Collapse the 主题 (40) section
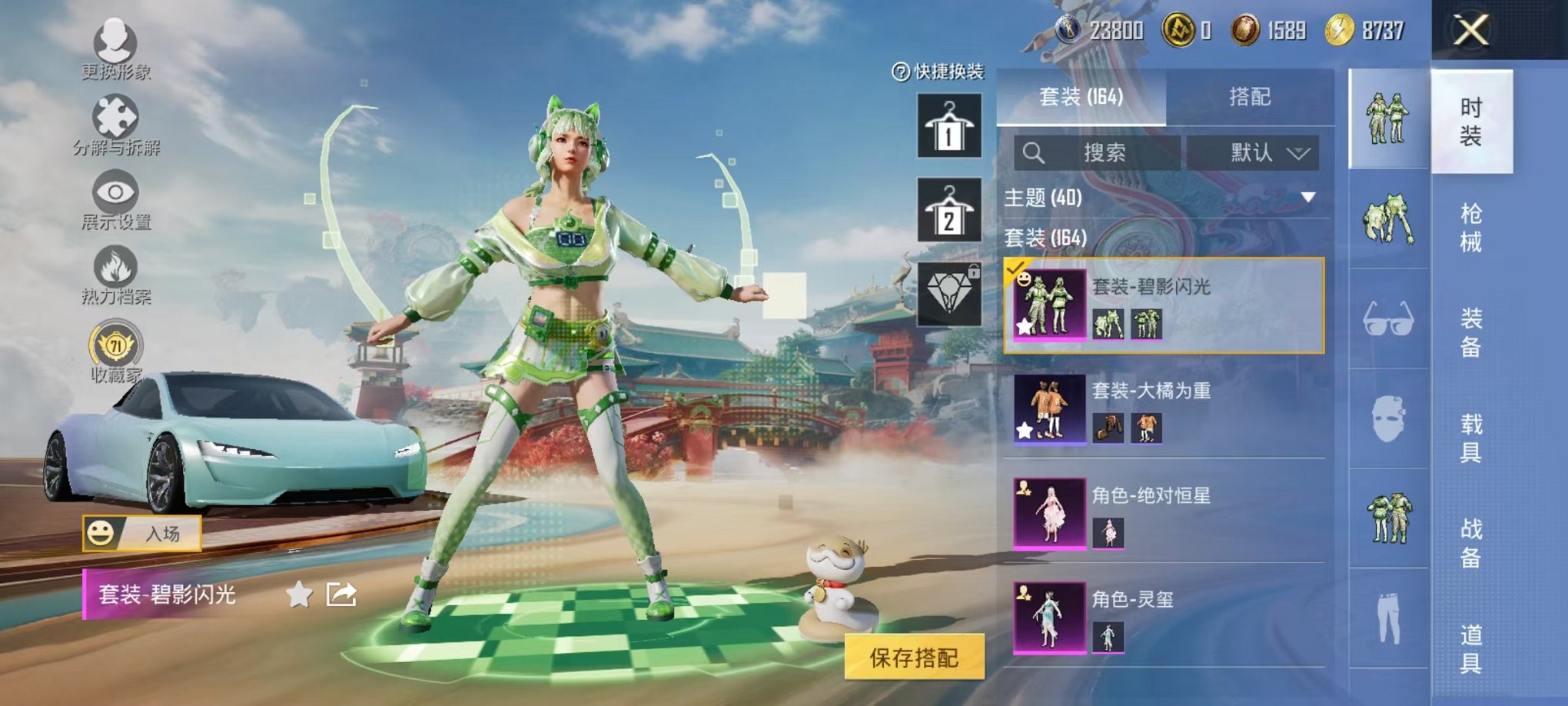 (x=1307, y=198)
